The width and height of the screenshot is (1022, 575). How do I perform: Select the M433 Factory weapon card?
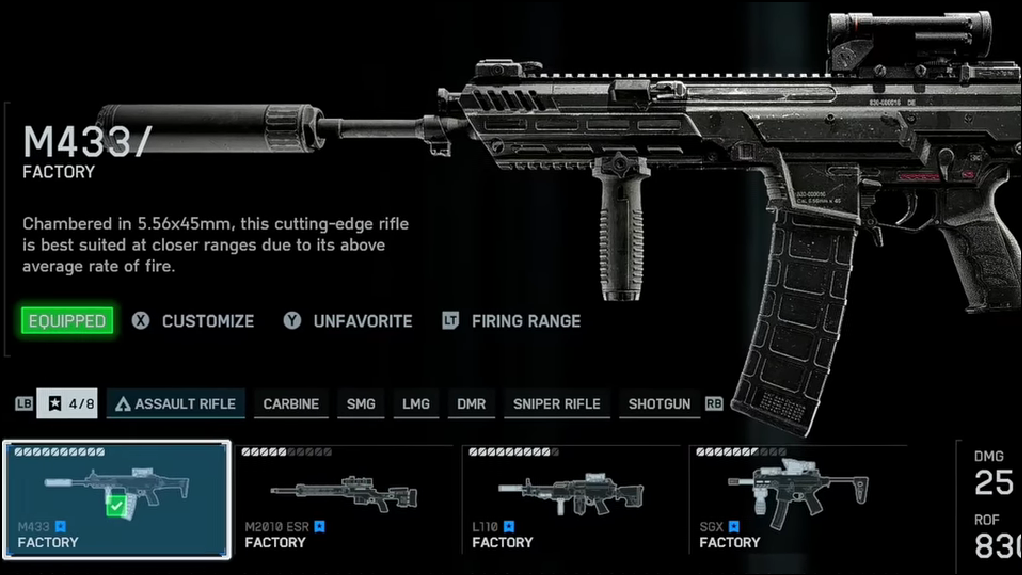pos(117,500)
